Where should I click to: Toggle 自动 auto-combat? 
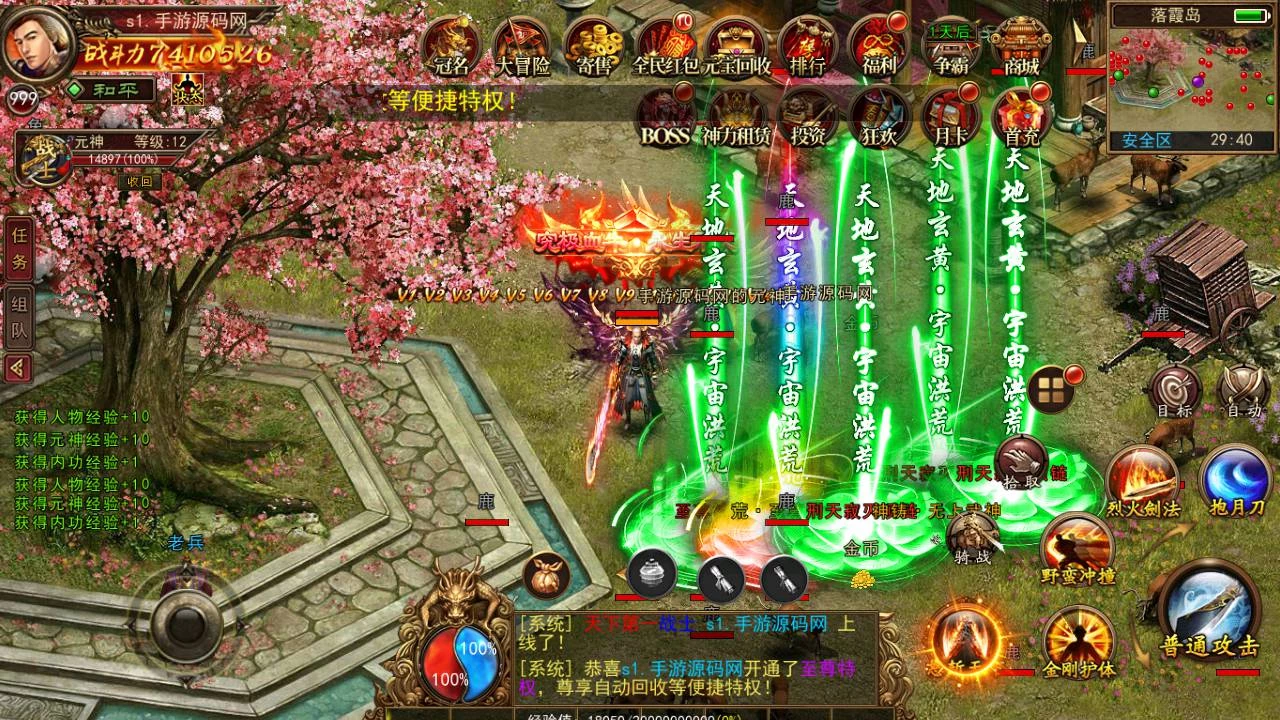(1244, 388)
